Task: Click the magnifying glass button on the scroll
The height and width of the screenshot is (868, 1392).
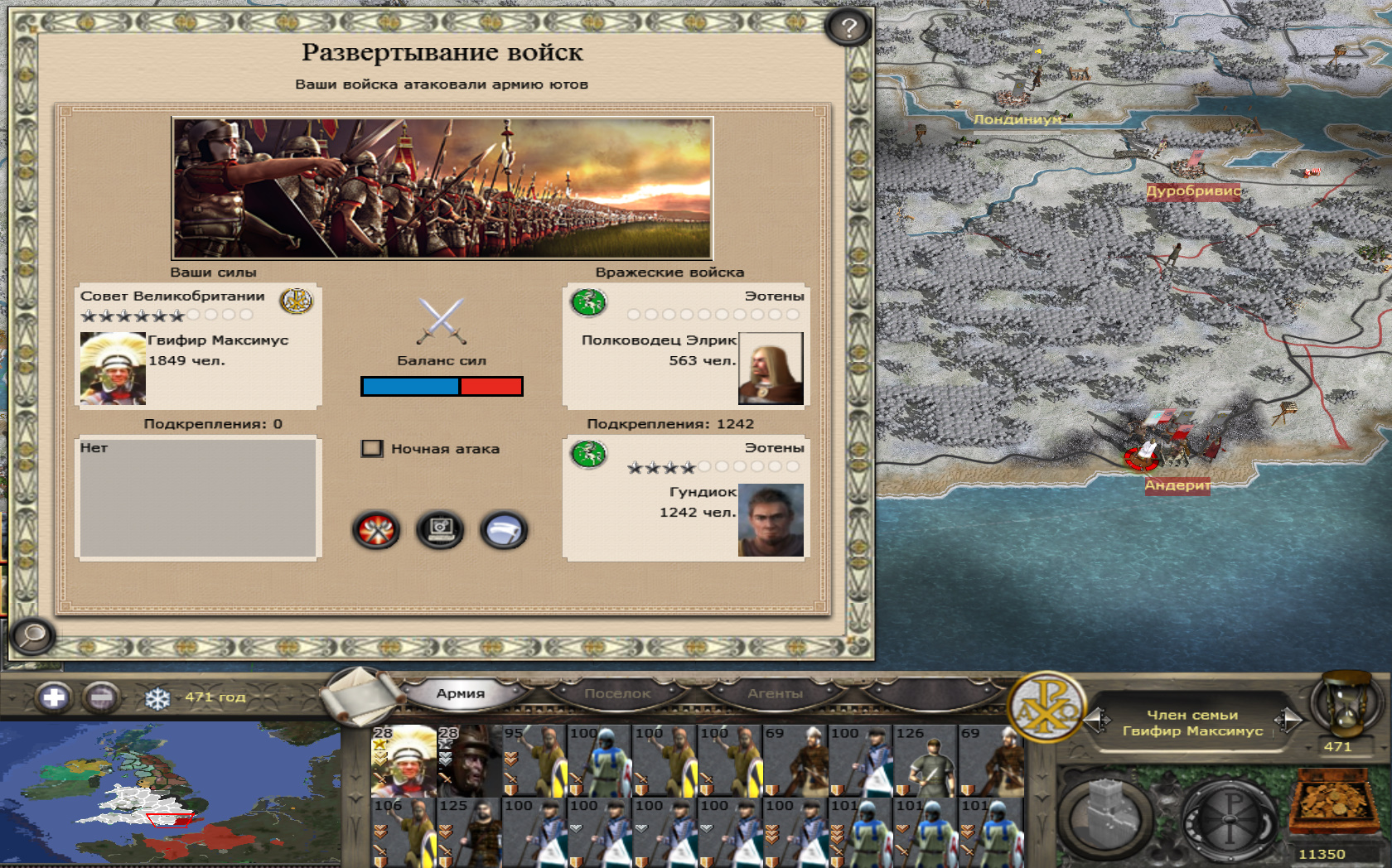Action: point(33,635)
